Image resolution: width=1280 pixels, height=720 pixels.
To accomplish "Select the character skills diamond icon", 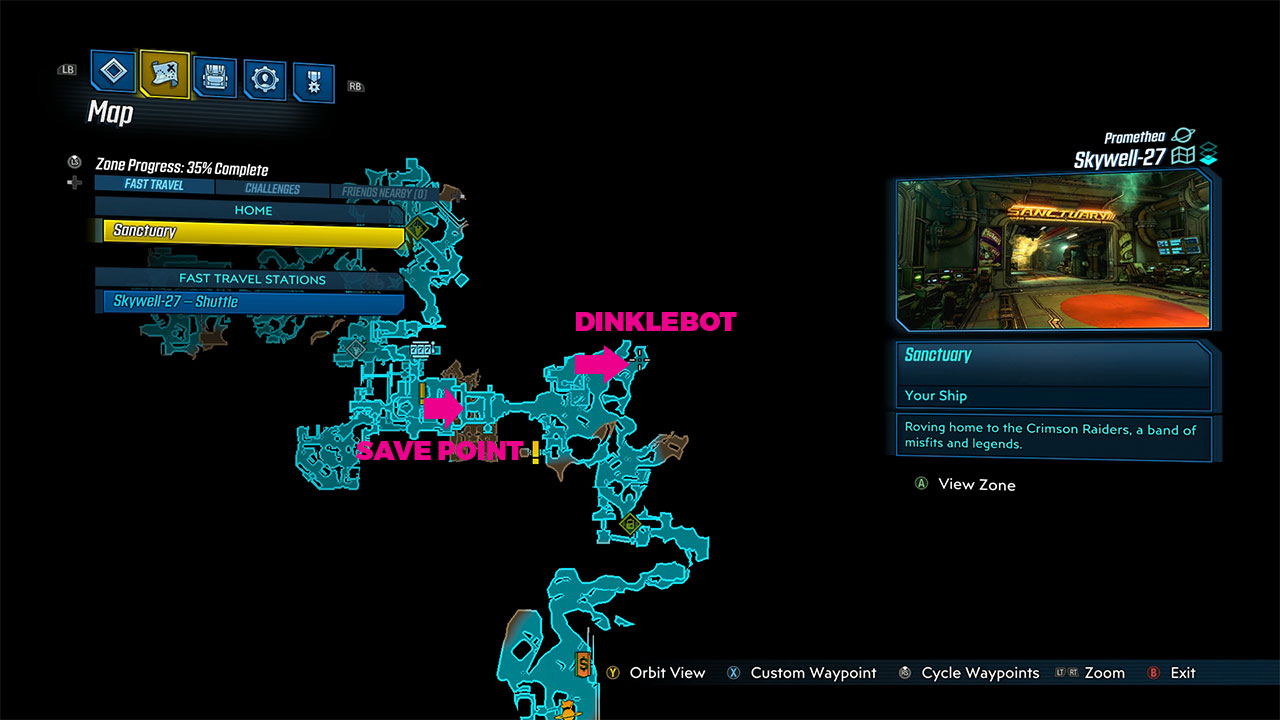I will click(x=113, y=73).
